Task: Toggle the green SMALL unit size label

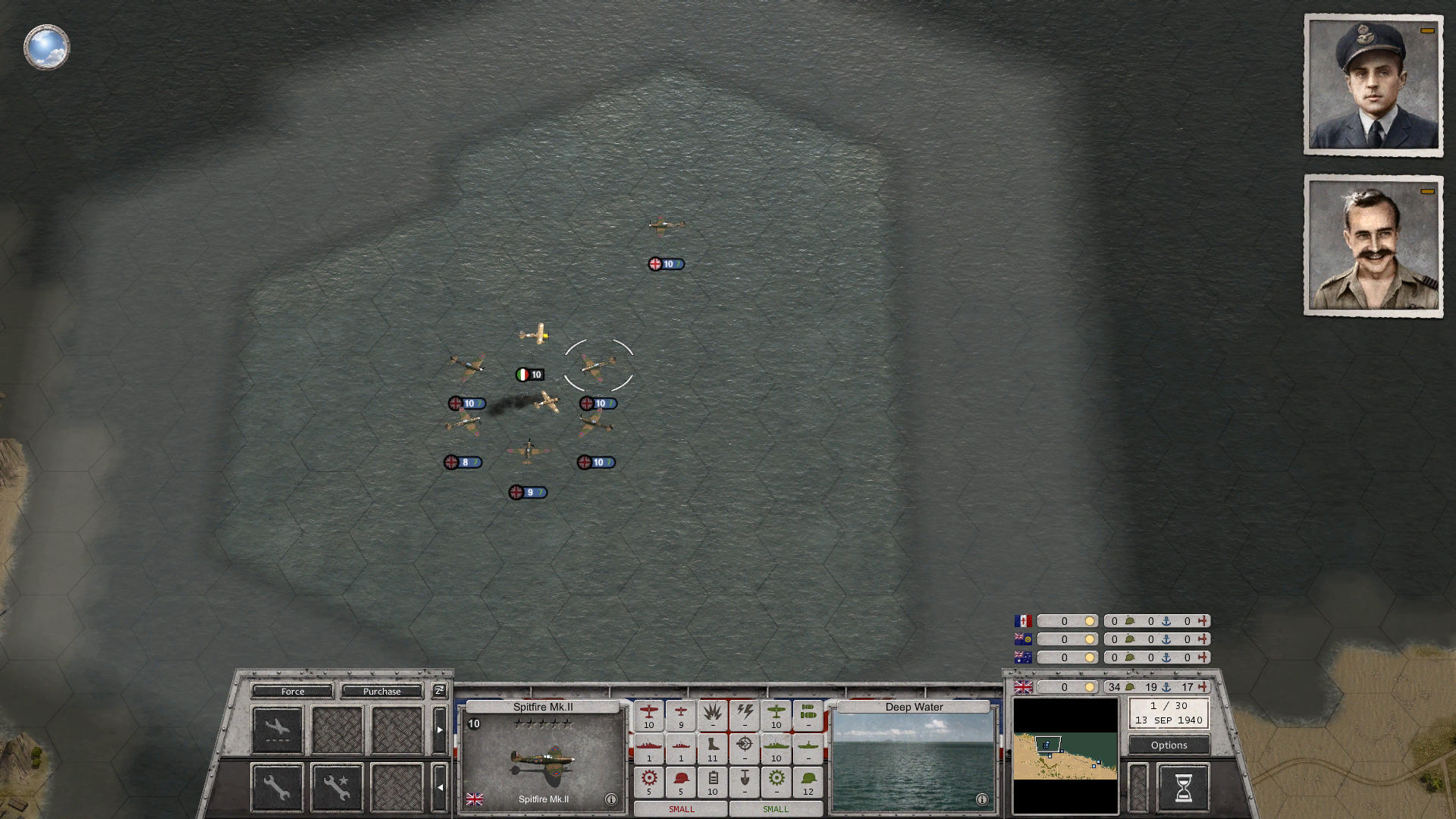Action: coord(774,809)
